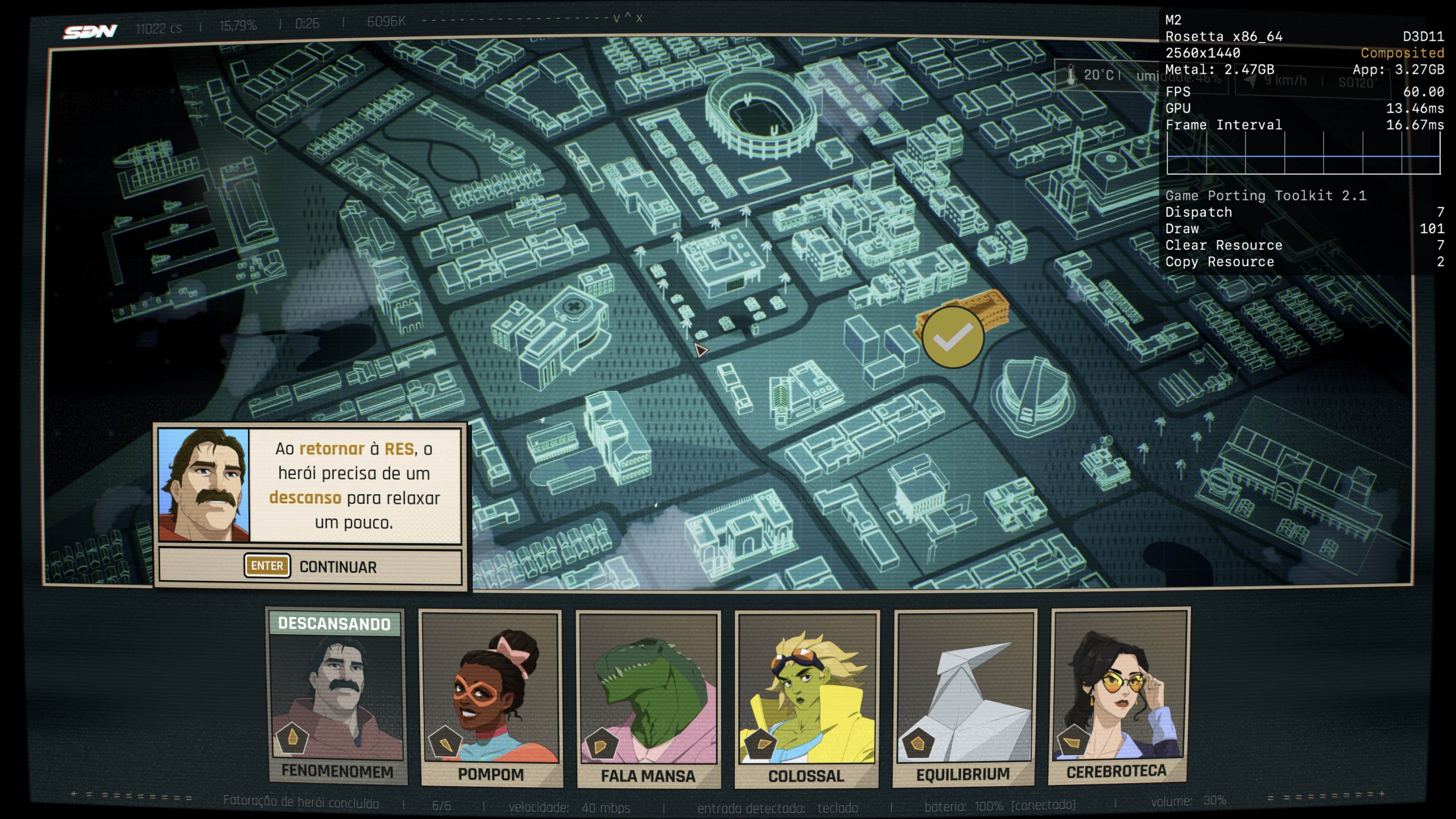
Task: Select the Colossal hero card
Action: click(x=807, y=698)
